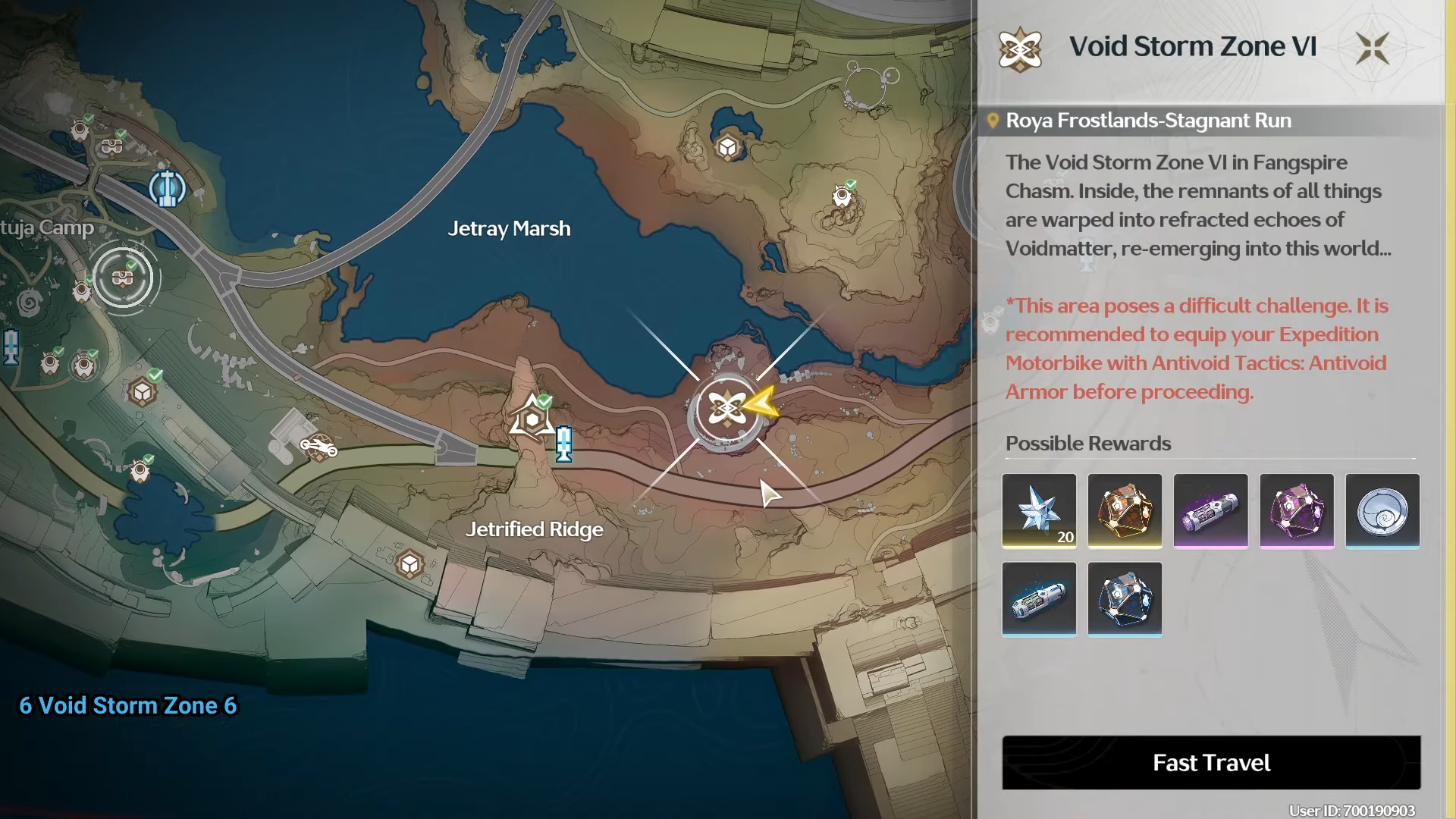The height and width of the screenshot is (819, 1456).
Task: Inspect the orange crystal cube reward
Action: (1125, 510)
